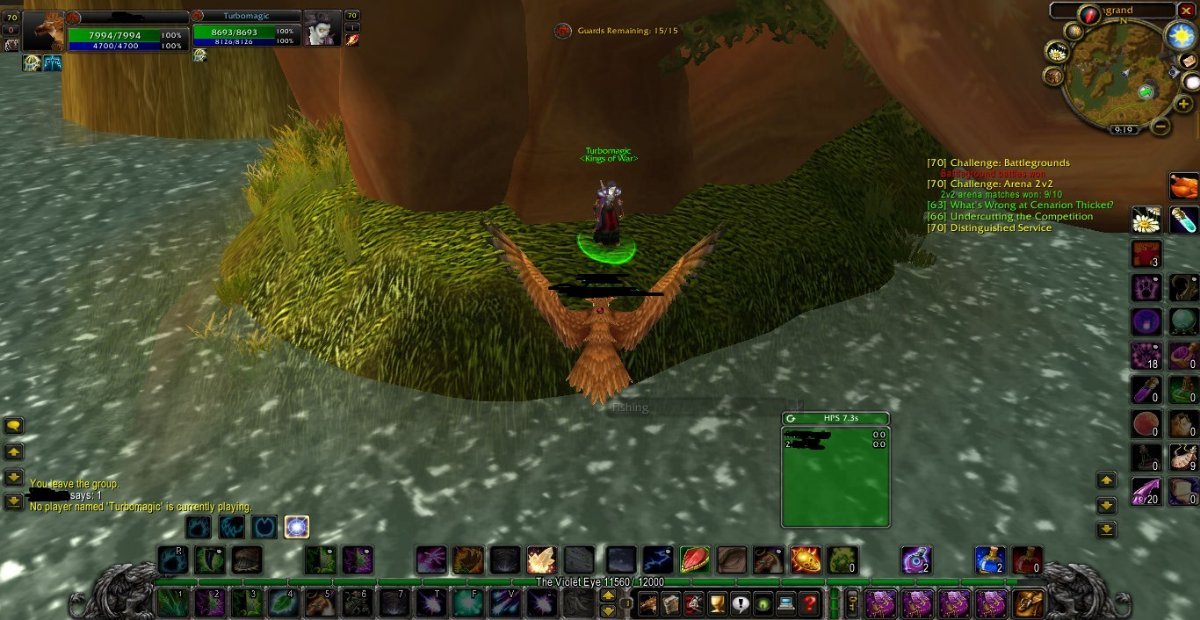Open the red question mark help button
This screenshot has width=1200, height=620.
pyautogui.click(x=810, y=603)
